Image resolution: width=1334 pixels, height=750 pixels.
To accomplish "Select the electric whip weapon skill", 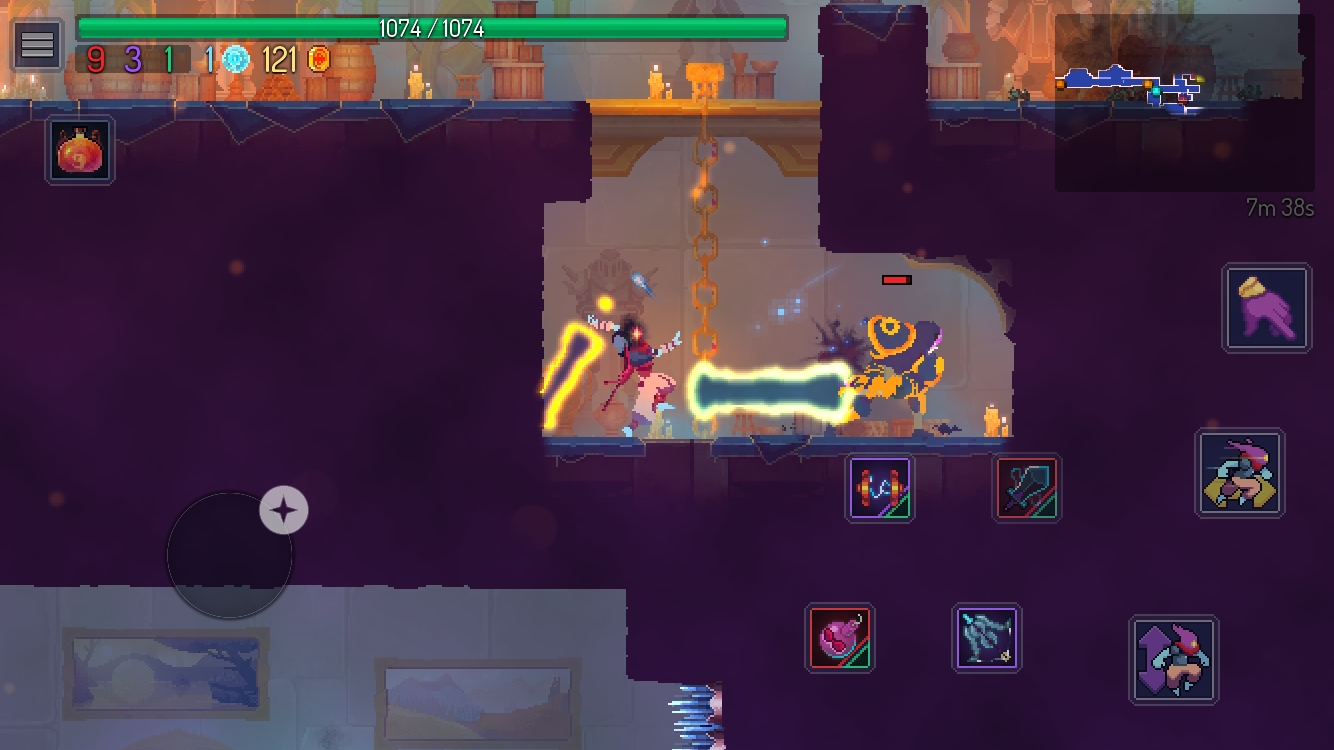I will point(879,489).
